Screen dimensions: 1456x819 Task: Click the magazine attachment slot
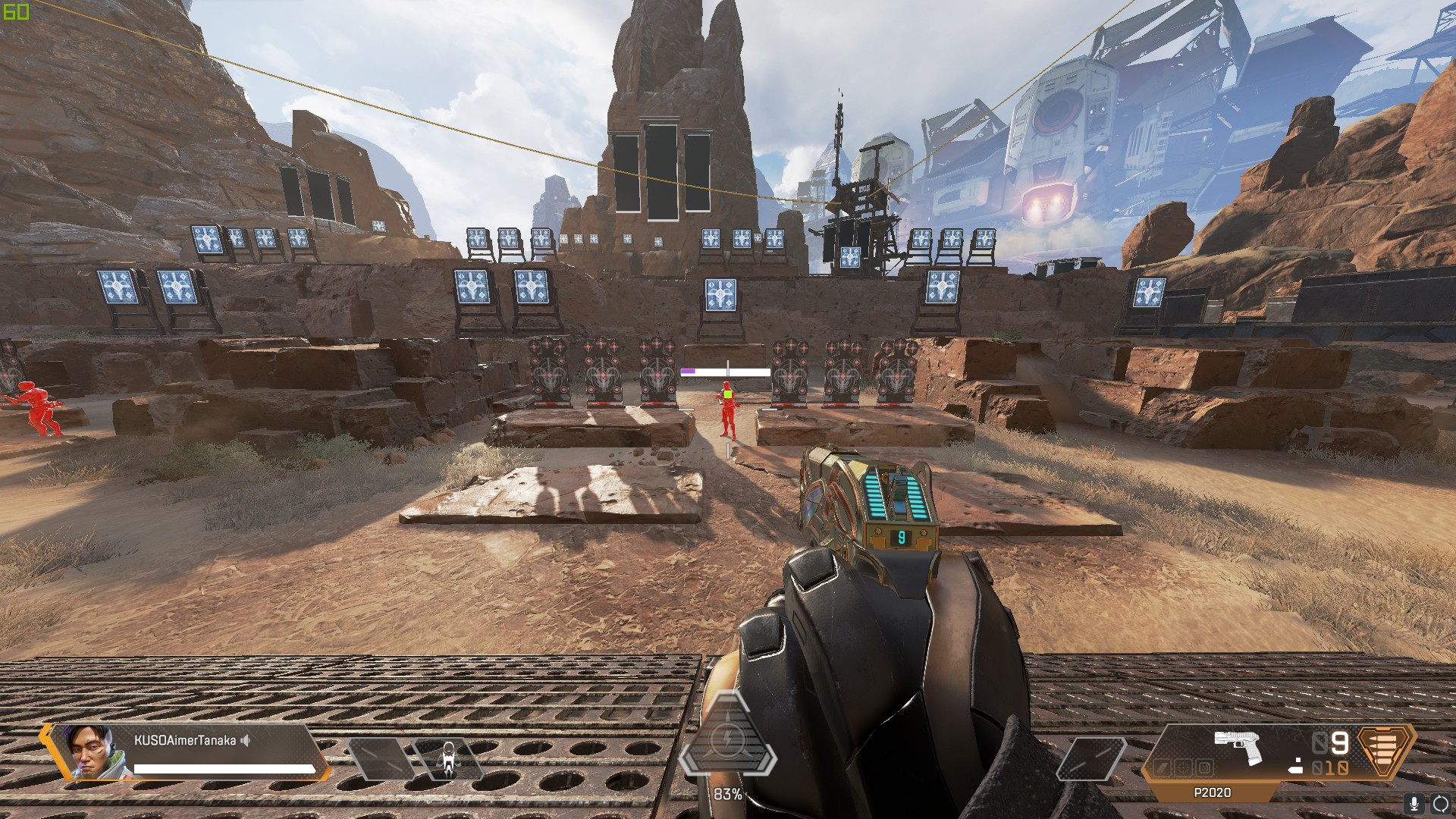click(x=1203, y=768)
